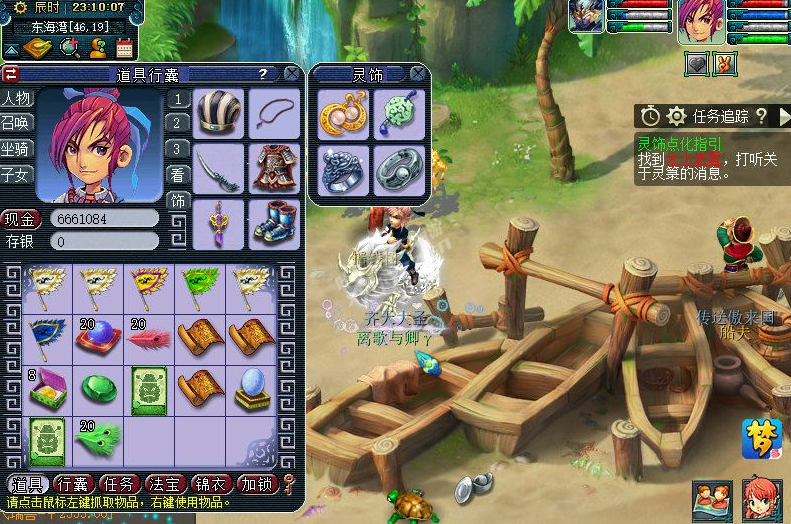
Task: Switch to the 行囊 bag tab
Action: pyautogui.click(x=75, y=485)
